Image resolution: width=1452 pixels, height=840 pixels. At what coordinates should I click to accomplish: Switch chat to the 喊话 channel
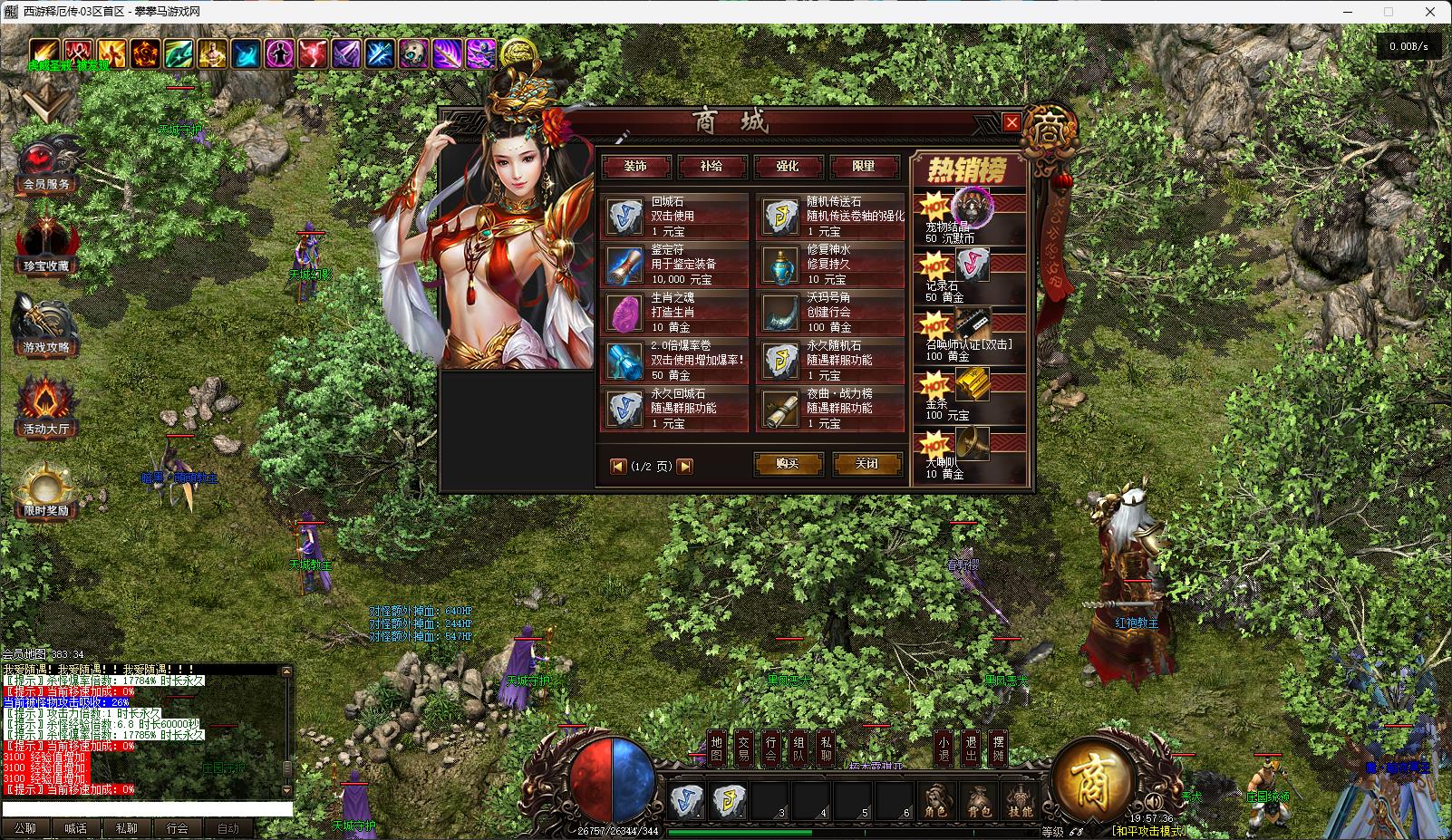pos(76,828)
